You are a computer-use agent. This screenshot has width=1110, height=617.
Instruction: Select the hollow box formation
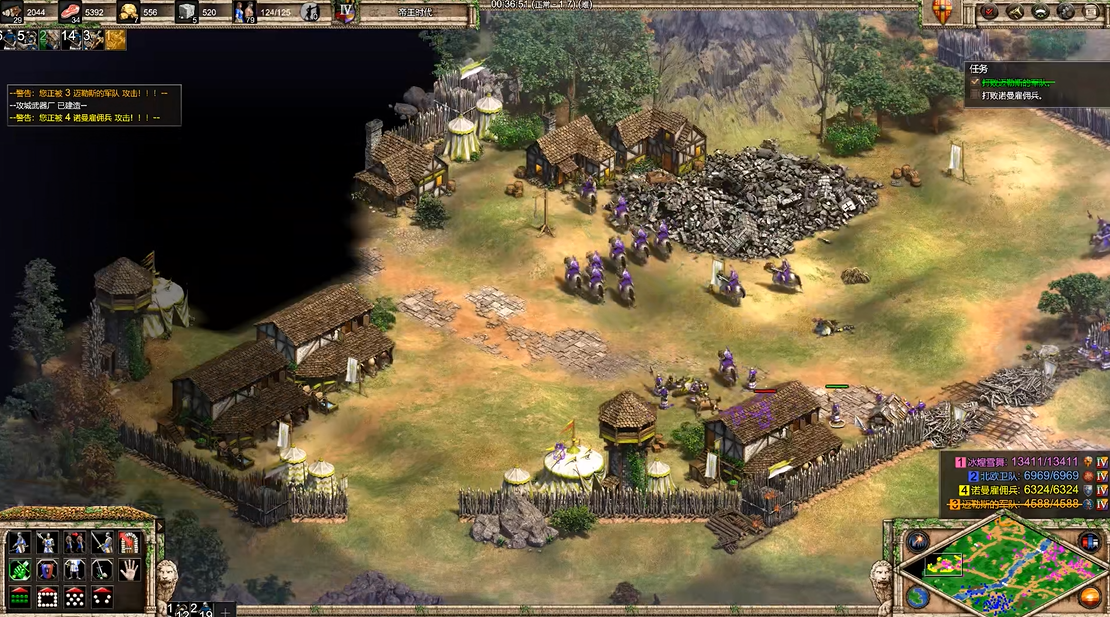[x=47, y=597]
